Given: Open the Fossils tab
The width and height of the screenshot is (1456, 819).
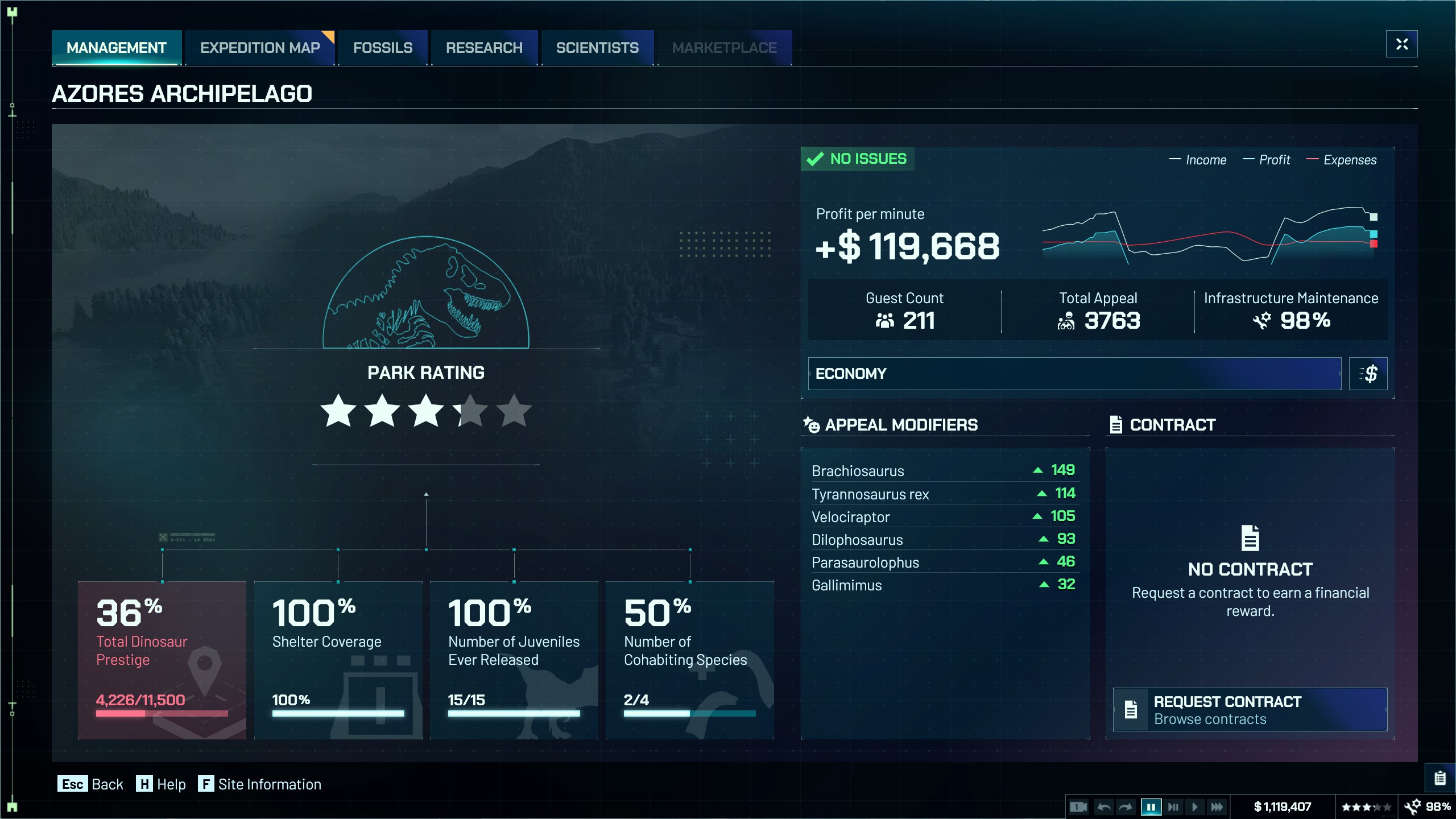Looking at the screenshot, I should tap(383, 48).
